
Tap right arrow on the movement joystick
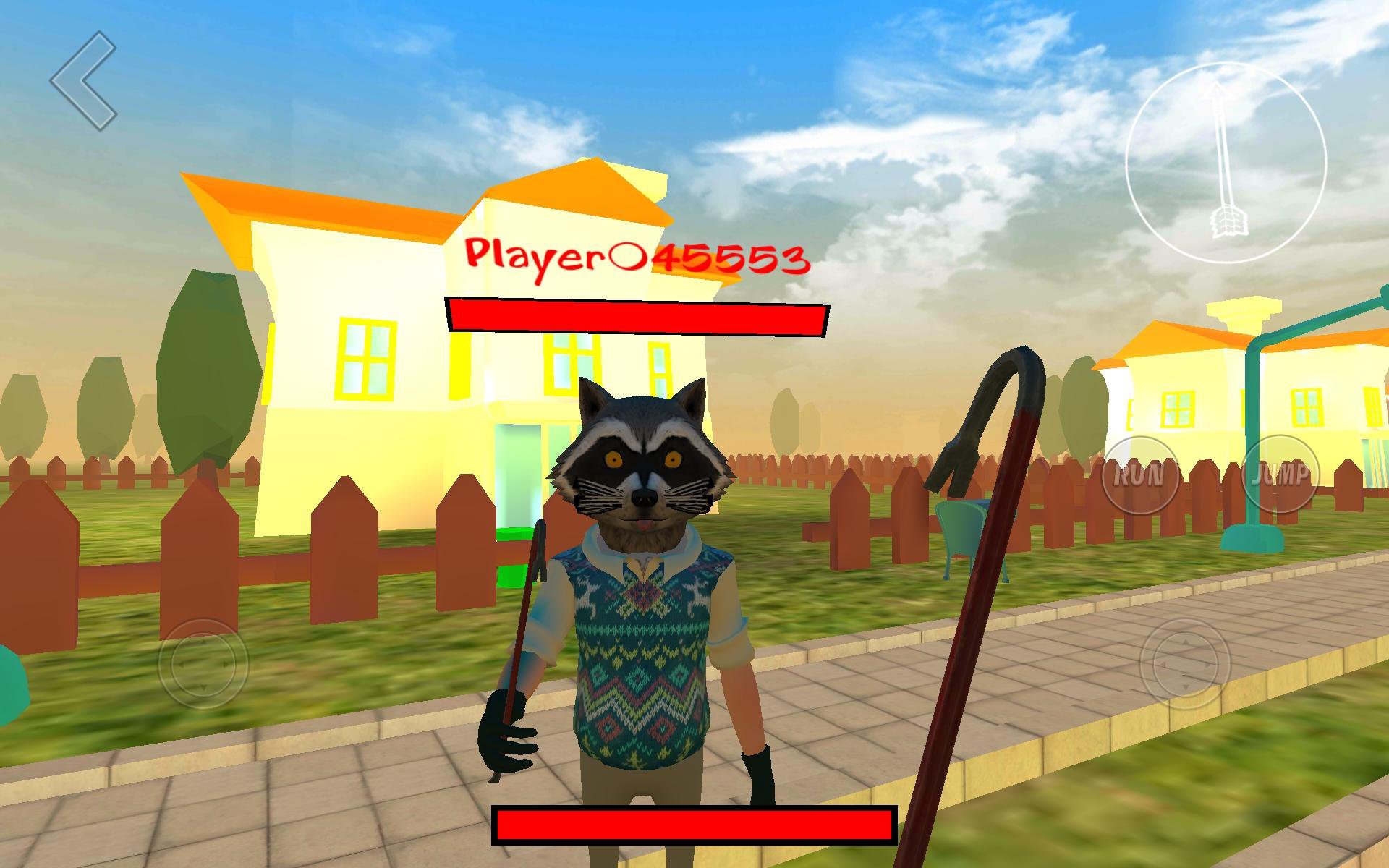pos(226,664)
